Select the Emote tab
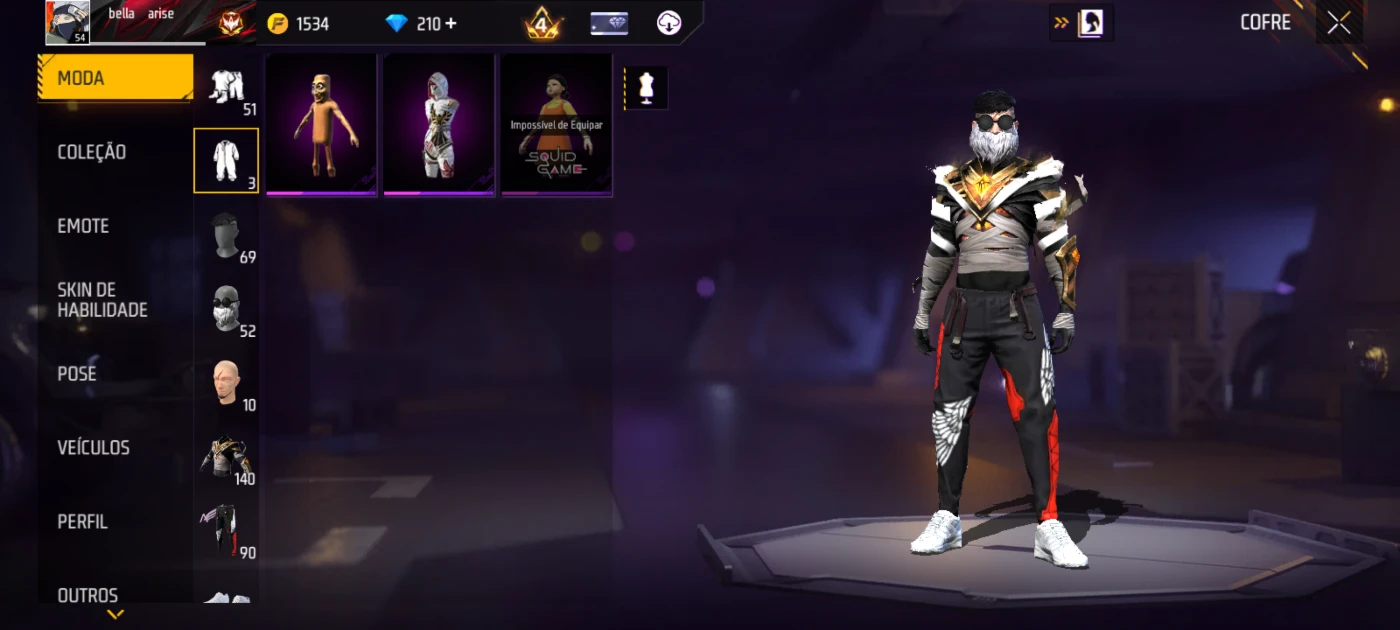Image resolution: width=1400 pixels, height=630 pixels. [83, 226]
